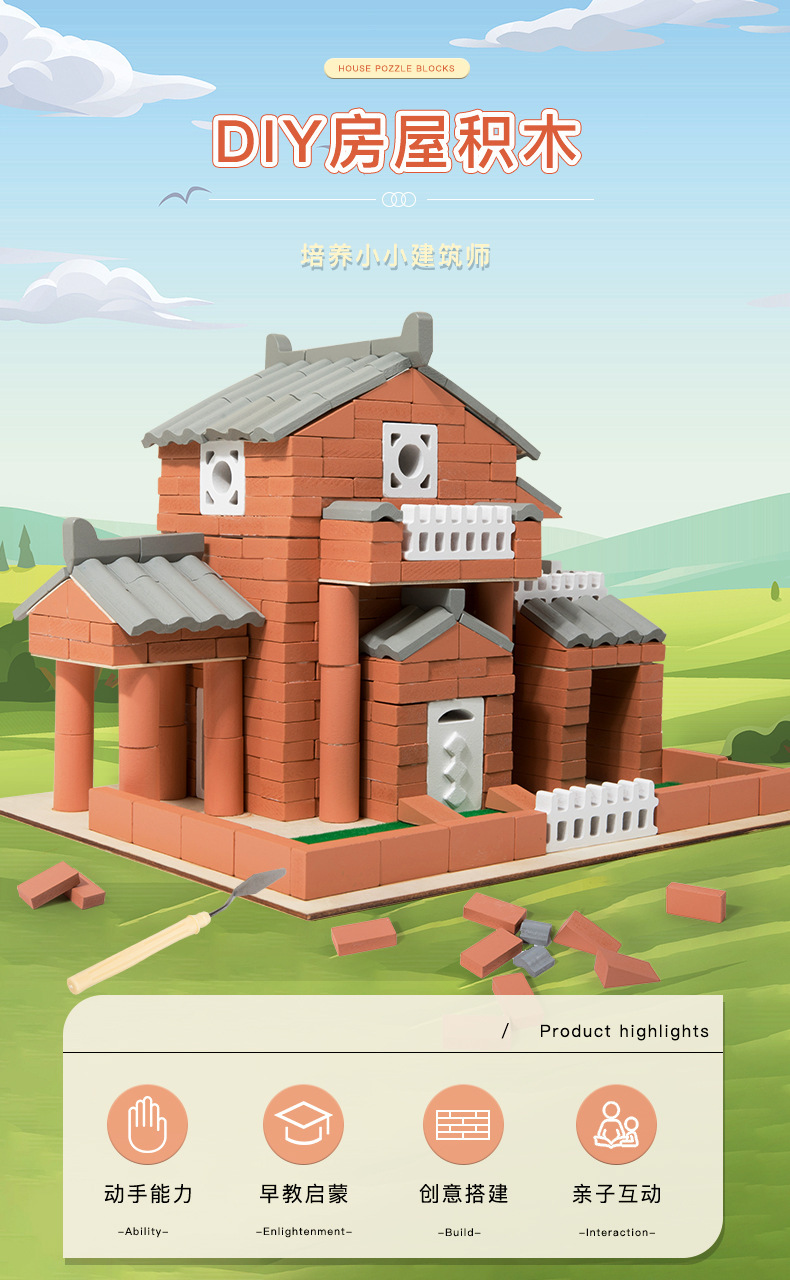This screenshot has height=1280, width=790.
Task: Click the House Pozzle Blocks pill label
Action: click(x=396, y=69)
